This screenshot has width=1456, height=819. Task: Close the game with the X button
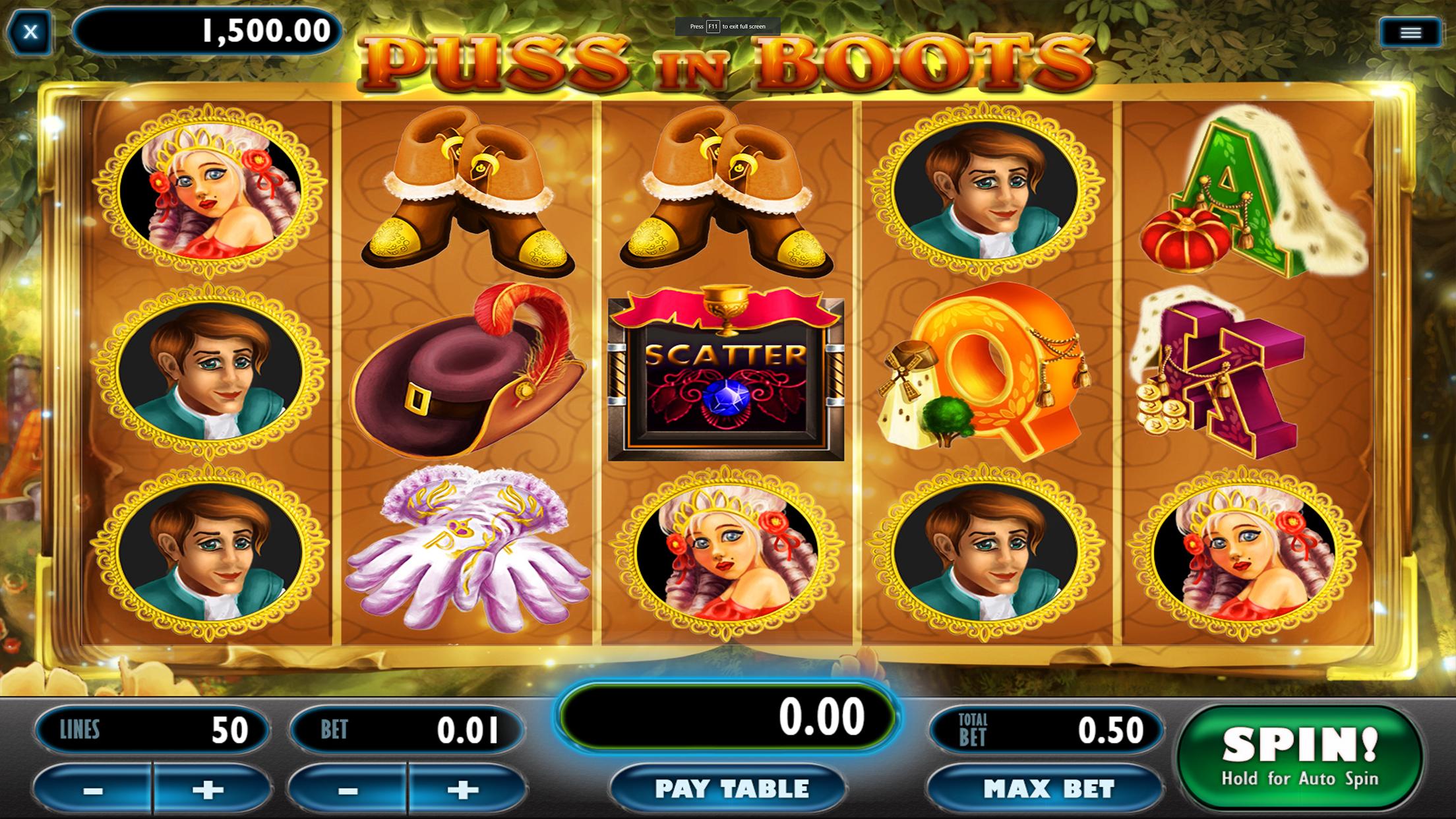point(30,32)
